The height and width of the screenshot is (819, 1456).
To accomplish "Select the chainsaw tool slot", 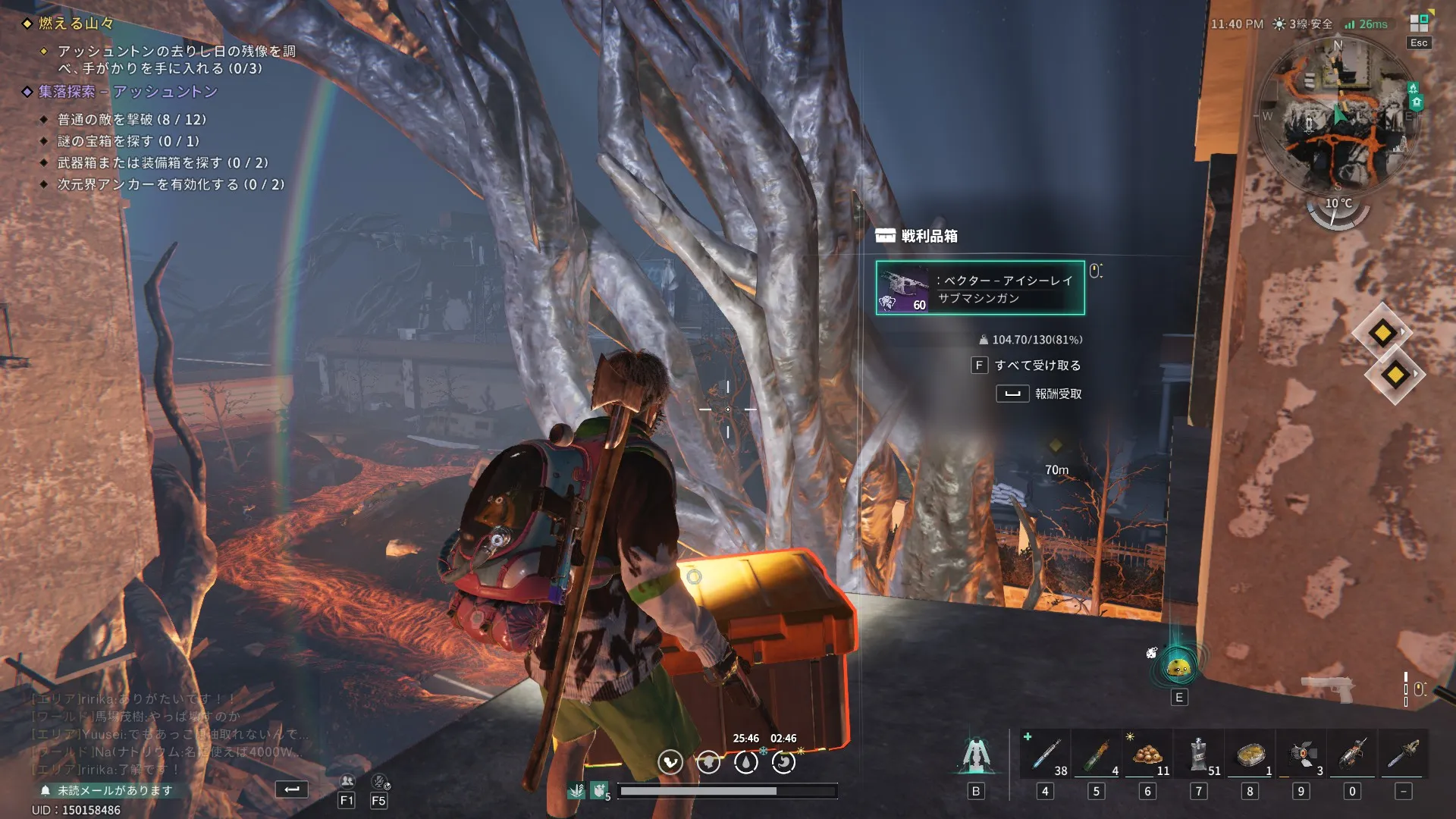I will (x=1404, y=755).
